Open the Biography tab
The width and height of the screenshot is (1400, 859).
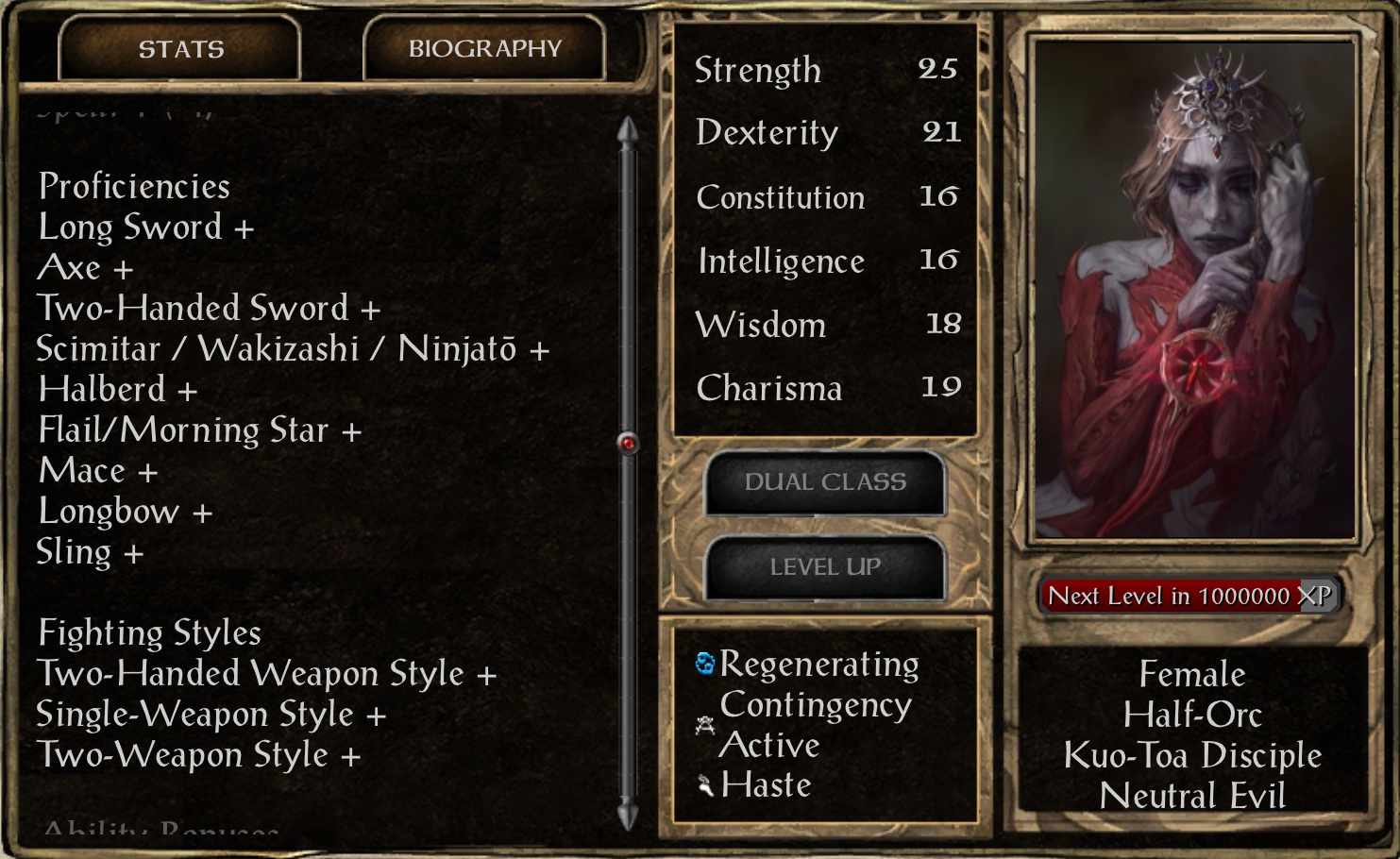click(x=484, y=48)
